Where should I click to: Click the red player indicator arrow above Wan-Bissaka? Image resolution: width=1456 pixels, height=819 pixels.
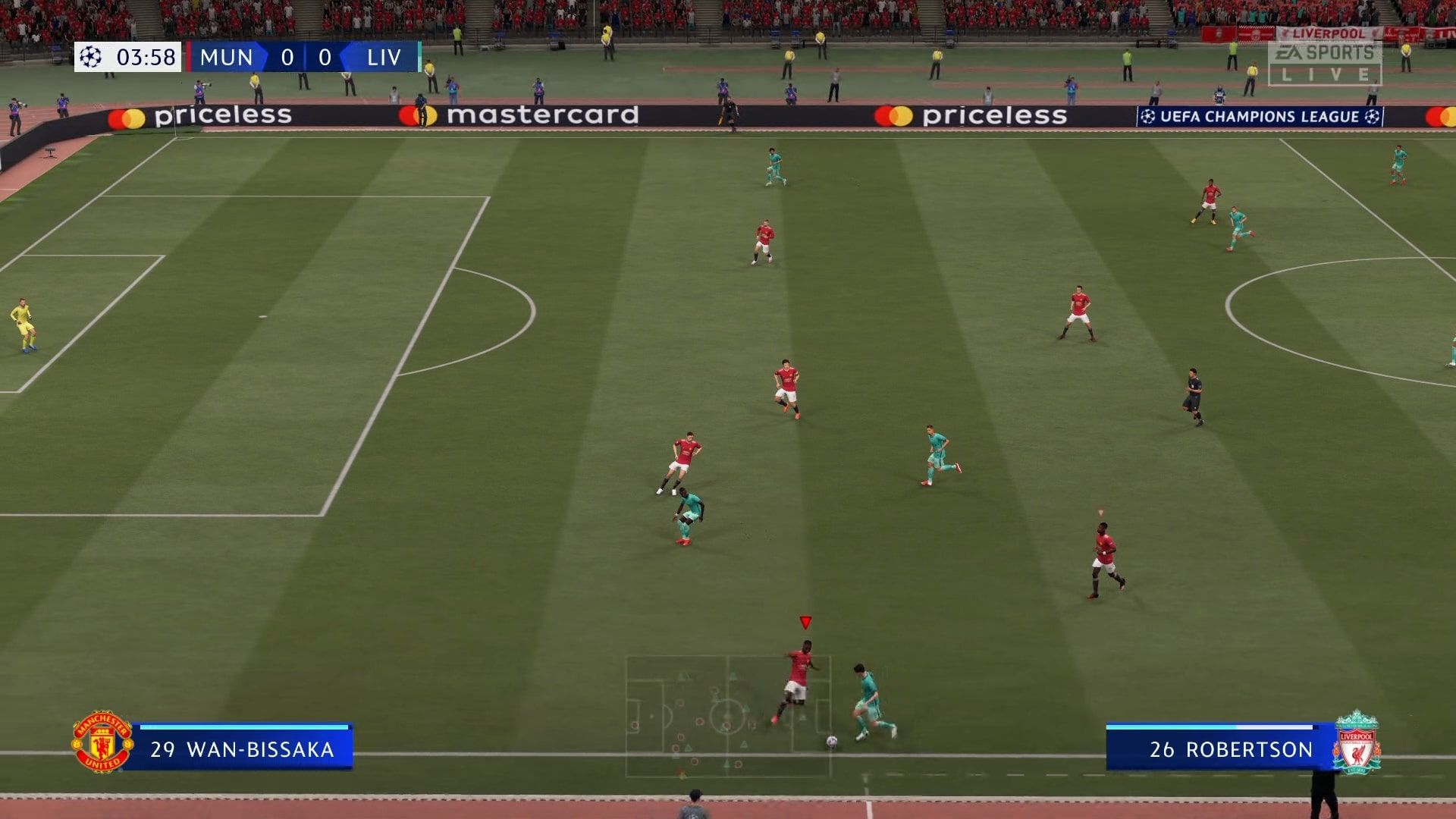804,622
